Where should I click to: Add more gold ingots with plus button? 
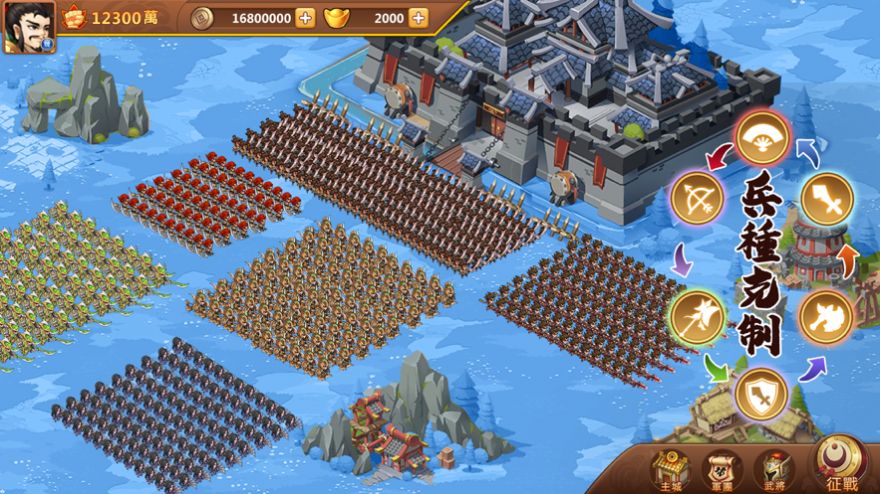[x=418, y=18]
